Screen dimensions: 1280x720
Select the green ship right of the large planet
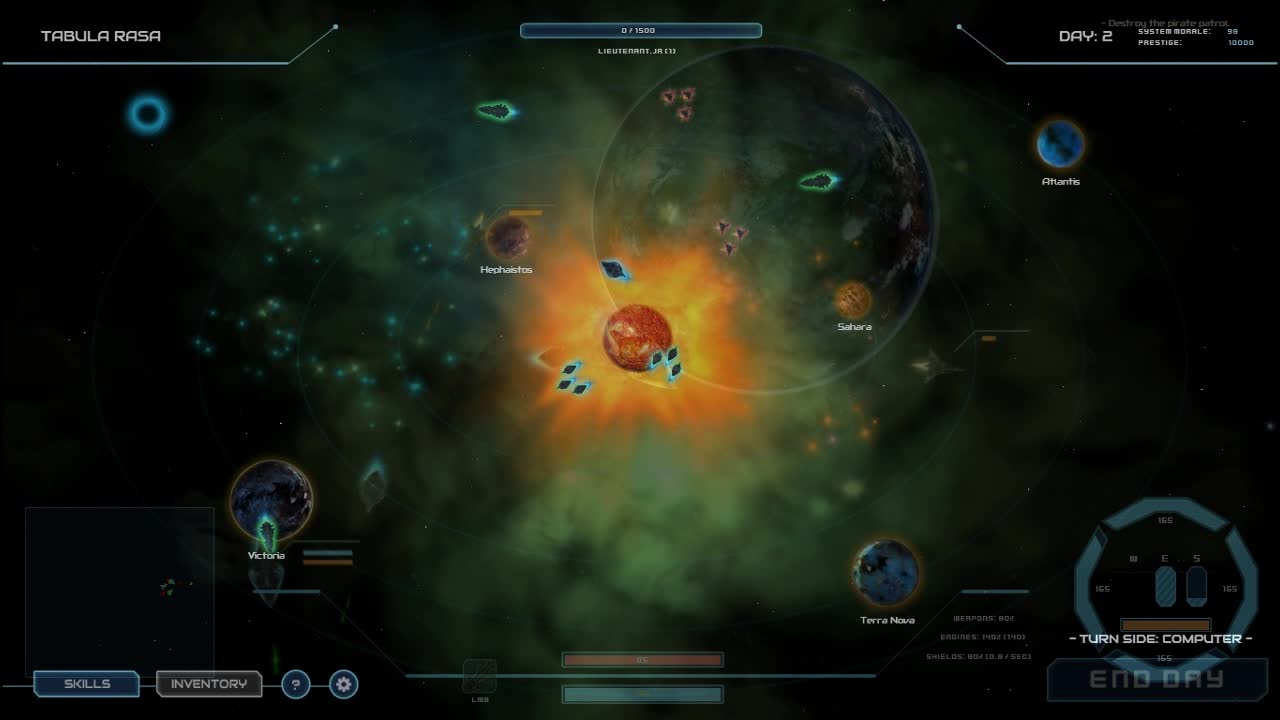818,181
